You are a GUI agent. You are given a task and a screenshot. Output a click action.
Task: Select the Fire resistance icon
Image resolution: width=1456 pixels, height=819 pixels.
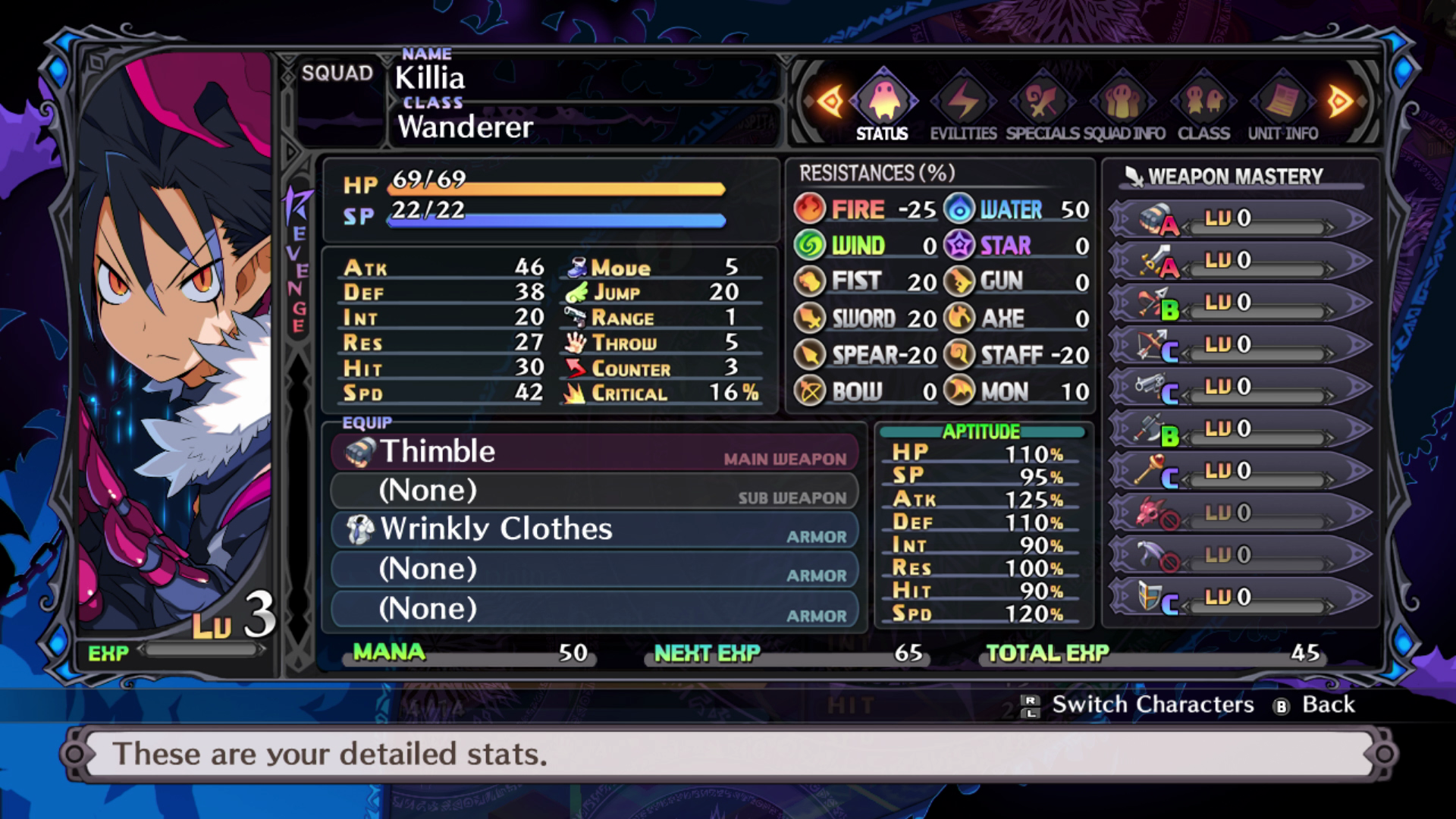point(810,209)
